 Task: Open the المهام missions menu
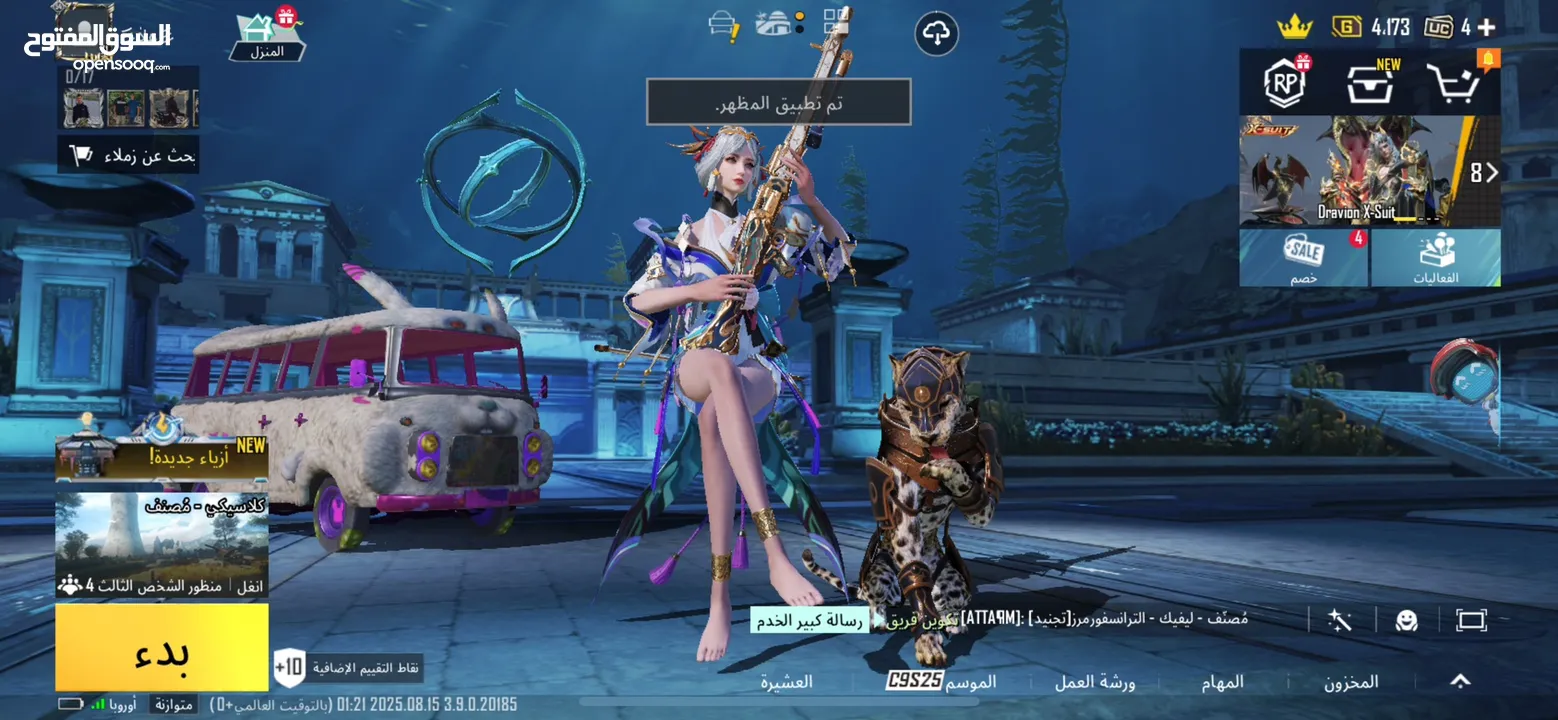(x=1222, y=682)
